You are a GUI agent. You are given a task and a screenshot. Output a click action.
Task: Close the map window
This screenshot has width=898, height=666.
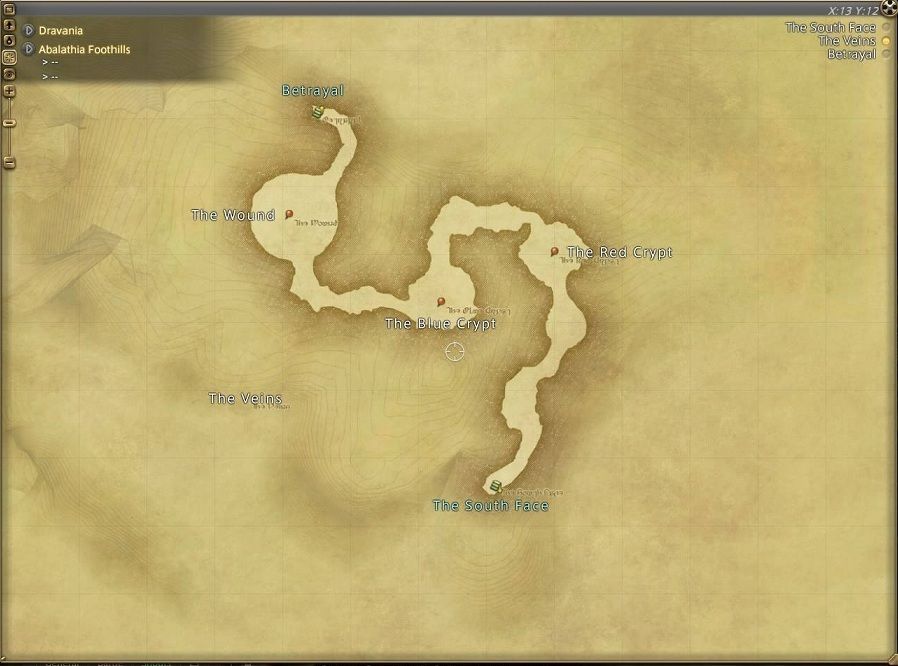888,10
